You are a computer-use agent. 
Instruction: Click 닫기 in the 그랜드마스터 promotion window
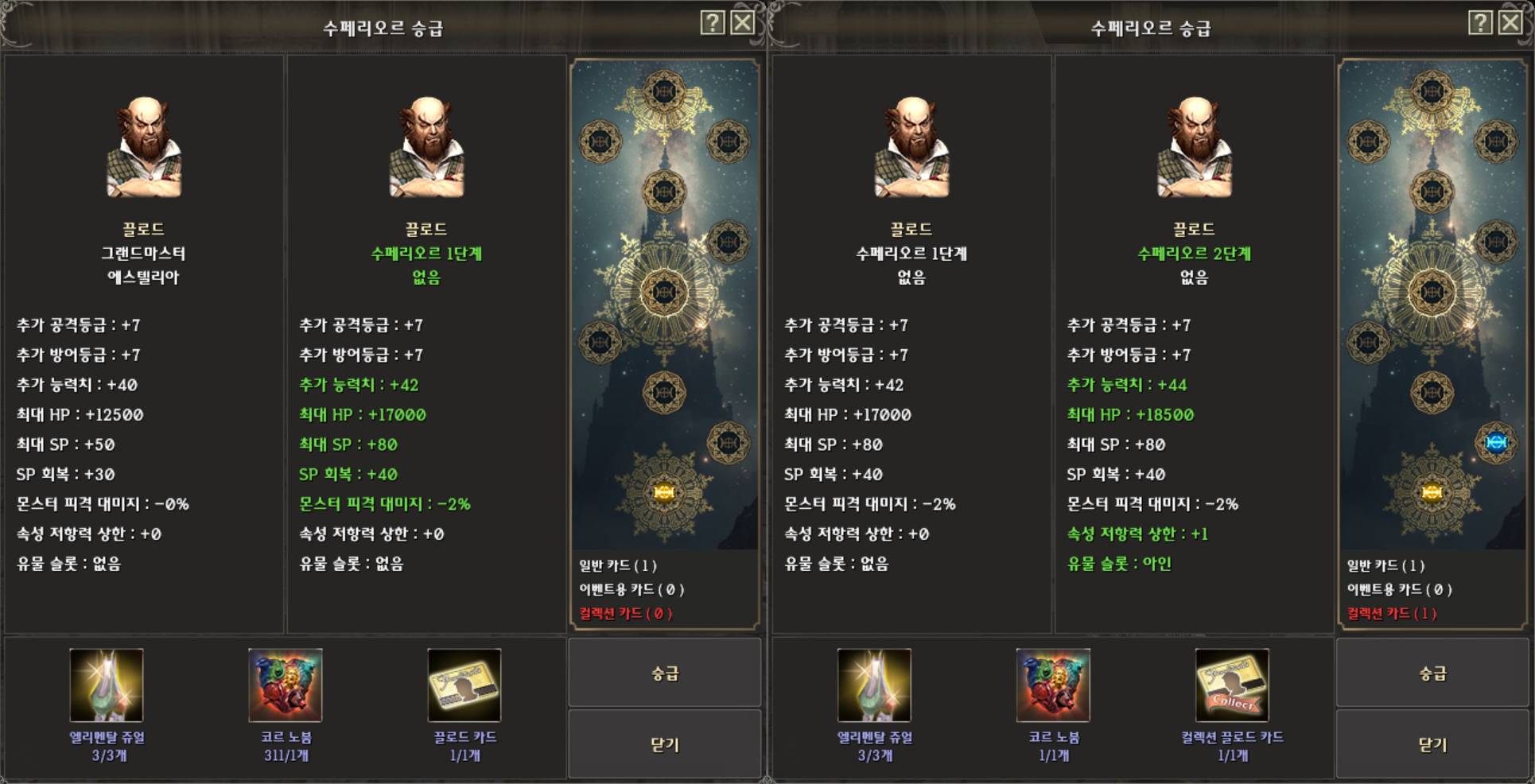point(664,744)
